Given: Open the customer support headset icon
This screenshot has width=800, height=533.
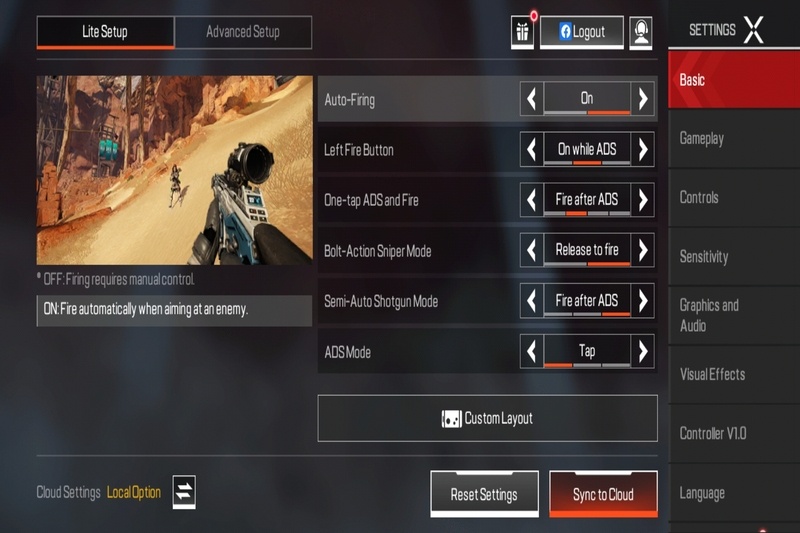Looking at the screenshot, I should click(641, 32).
